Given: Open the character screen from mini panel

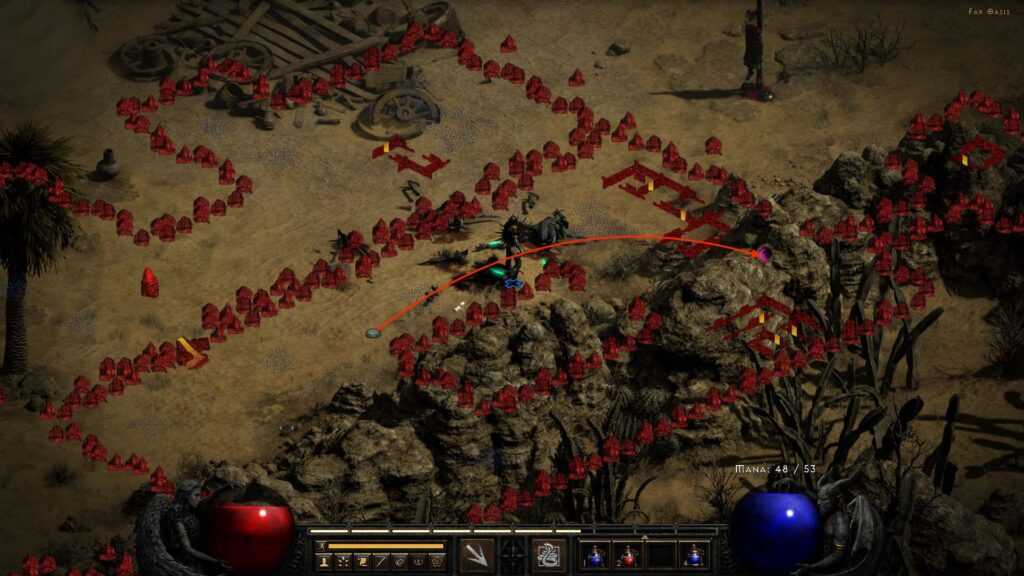Looking at the screenshot, I should (x=324, y=563).
